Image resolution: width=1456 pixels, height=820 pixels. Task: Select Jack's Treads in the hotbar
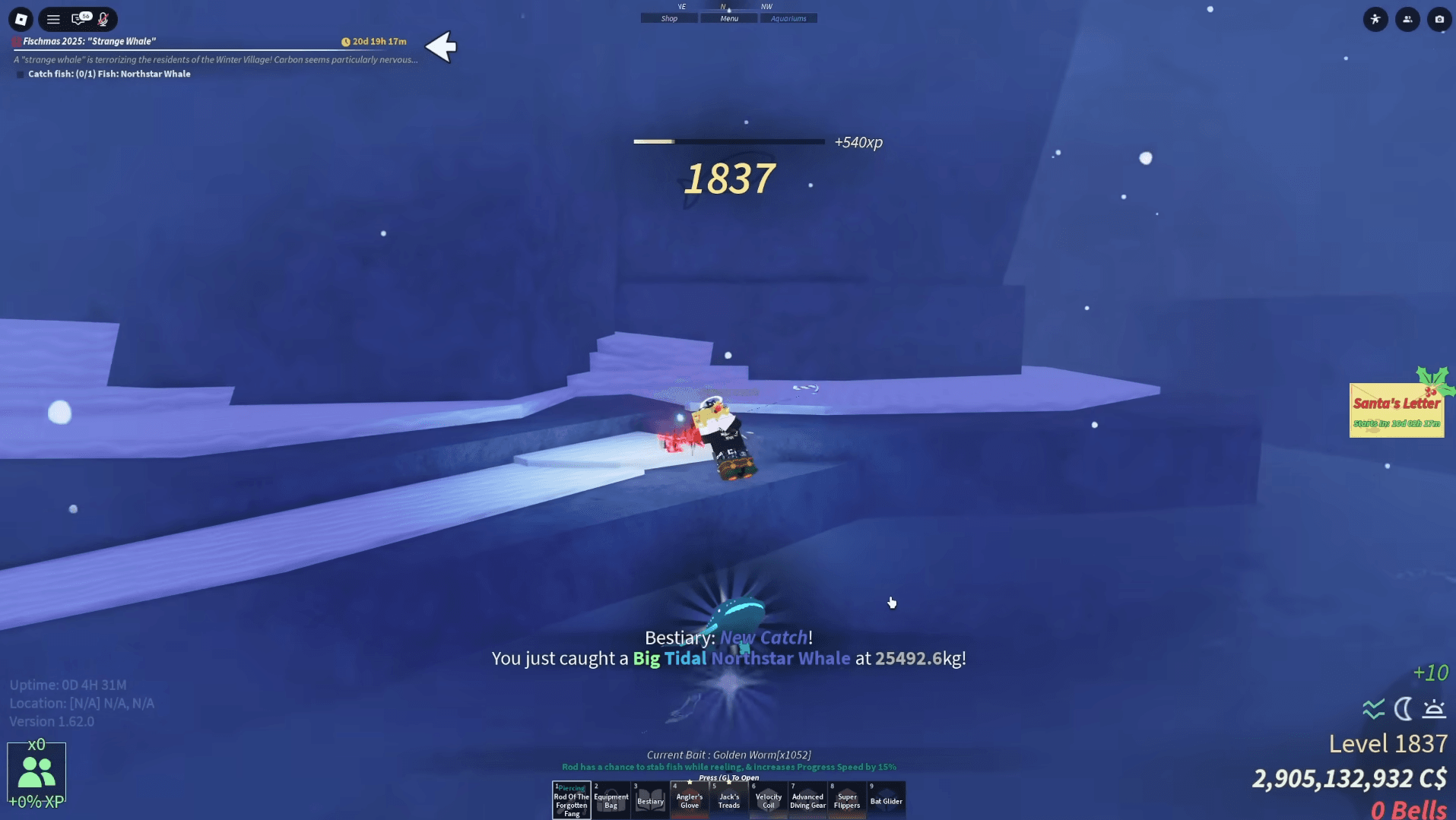(x=729, y=800)
